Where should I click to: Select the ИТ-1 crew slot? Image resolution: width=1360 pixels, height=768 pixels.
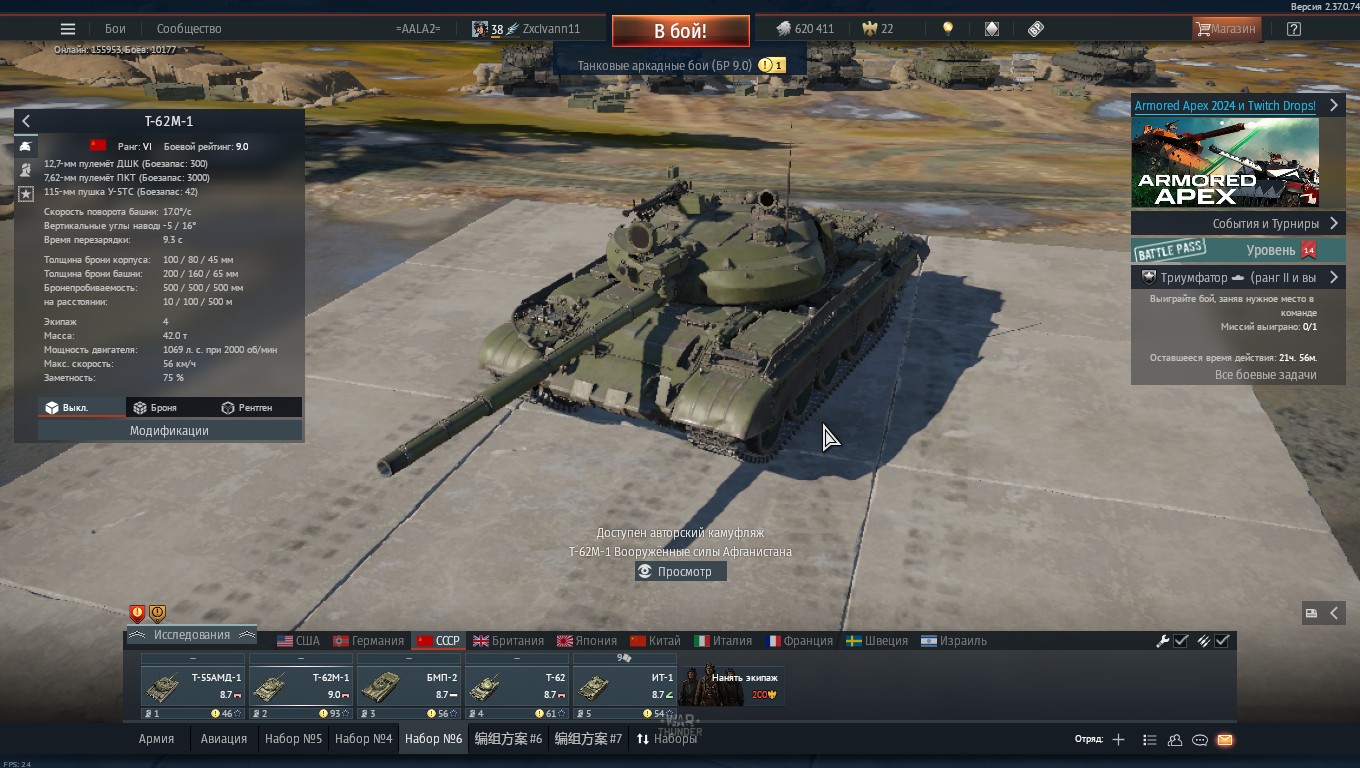pyautogui.click(x=624, y=687)
